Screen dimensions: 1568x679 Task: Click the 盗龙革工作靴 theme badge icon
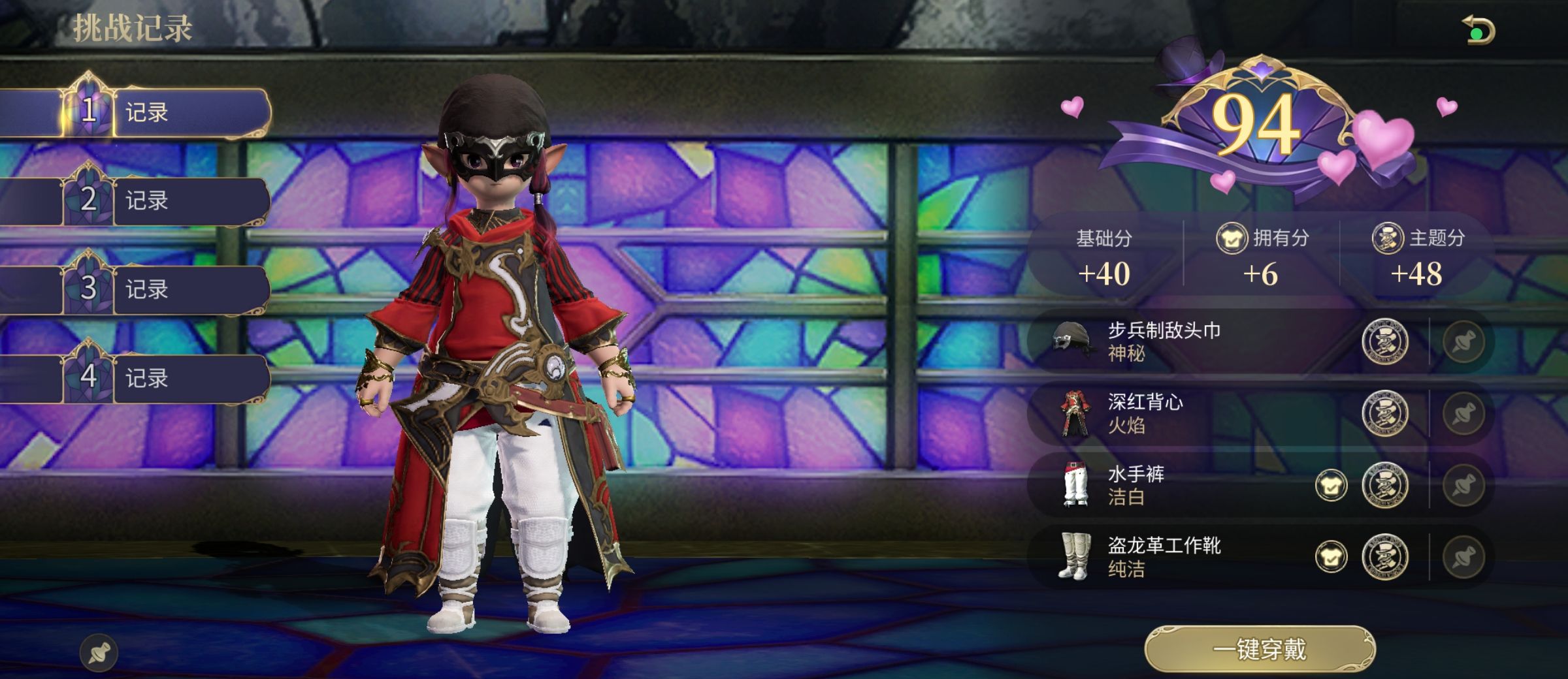(1384, 557)
